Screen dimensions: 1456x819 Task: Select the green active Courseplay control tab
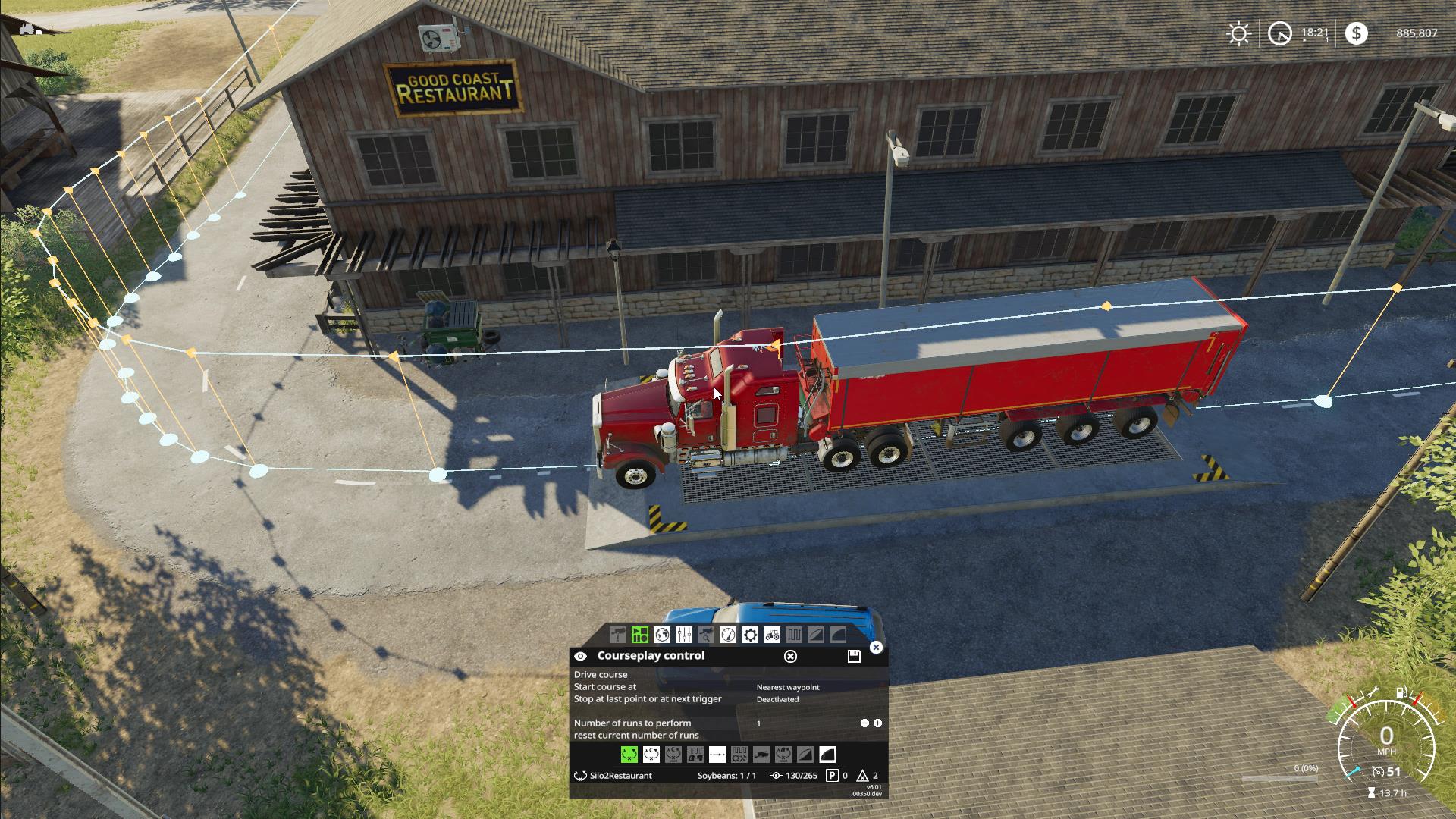point(640,635)
